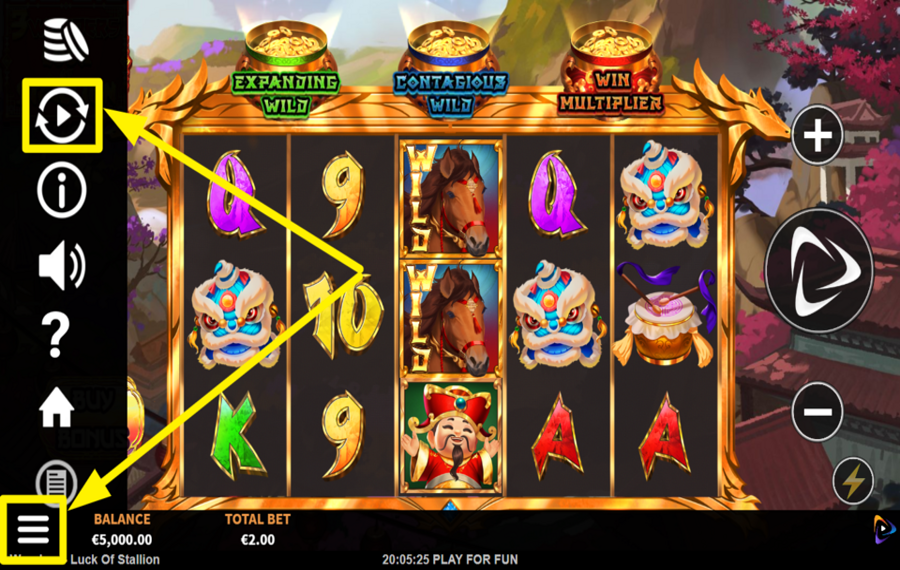Viewport: 900px width, 570px height.
Task: Go to the home lobby
Action: [57, 407]
